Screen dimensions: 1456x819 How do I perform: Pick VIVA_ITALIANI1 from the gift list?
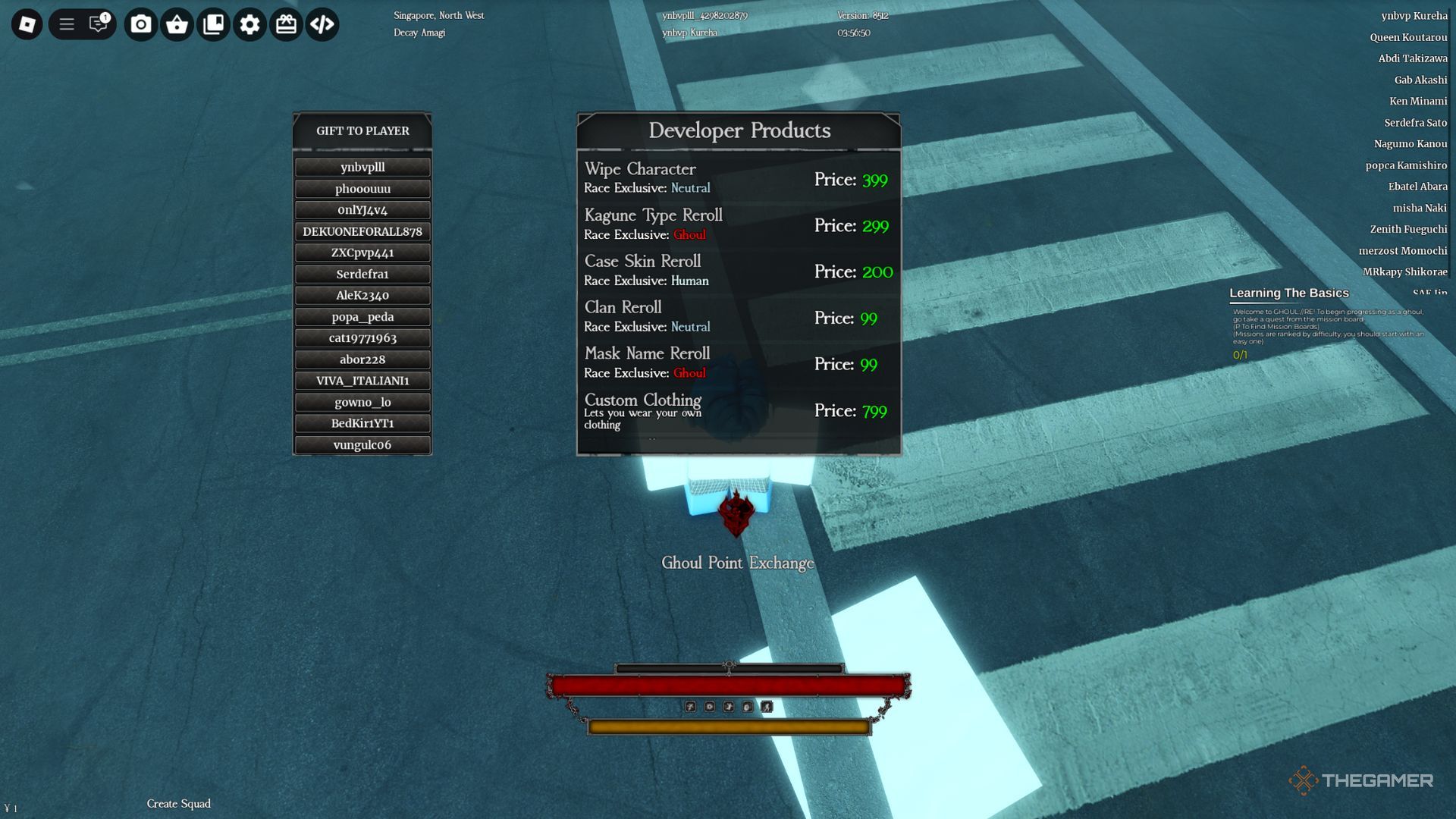click(x=362, y=381)
